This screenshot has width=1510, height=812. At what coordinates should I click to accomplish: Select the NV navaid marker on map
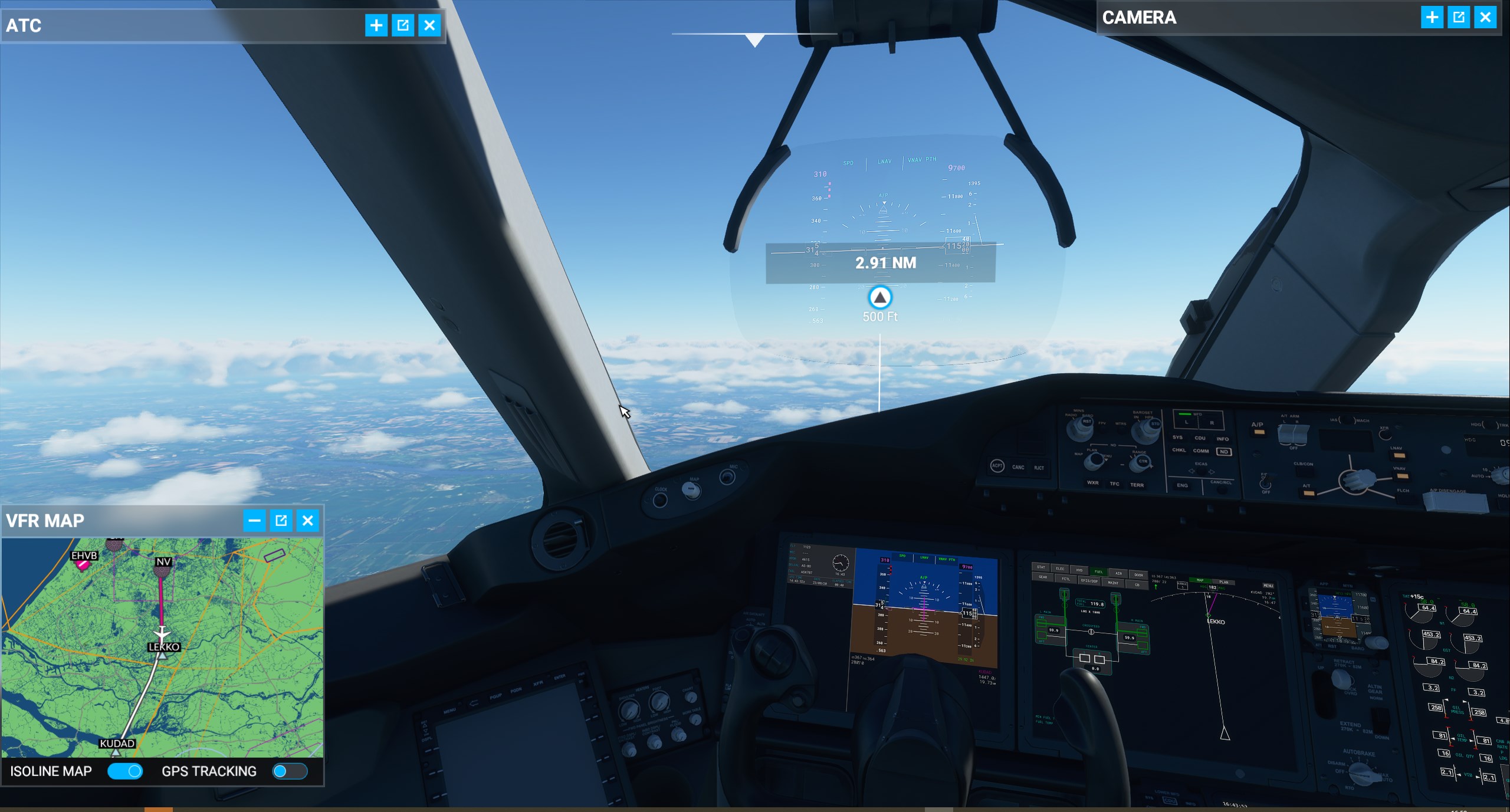coord(163,570)
